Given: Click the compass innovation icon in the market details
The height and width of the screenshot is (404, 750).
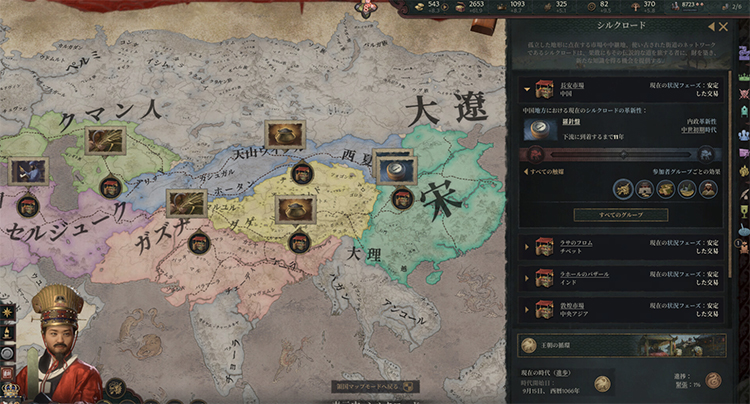Looking at the screenshot, I should pyautogui.click(x=540, y=129).
